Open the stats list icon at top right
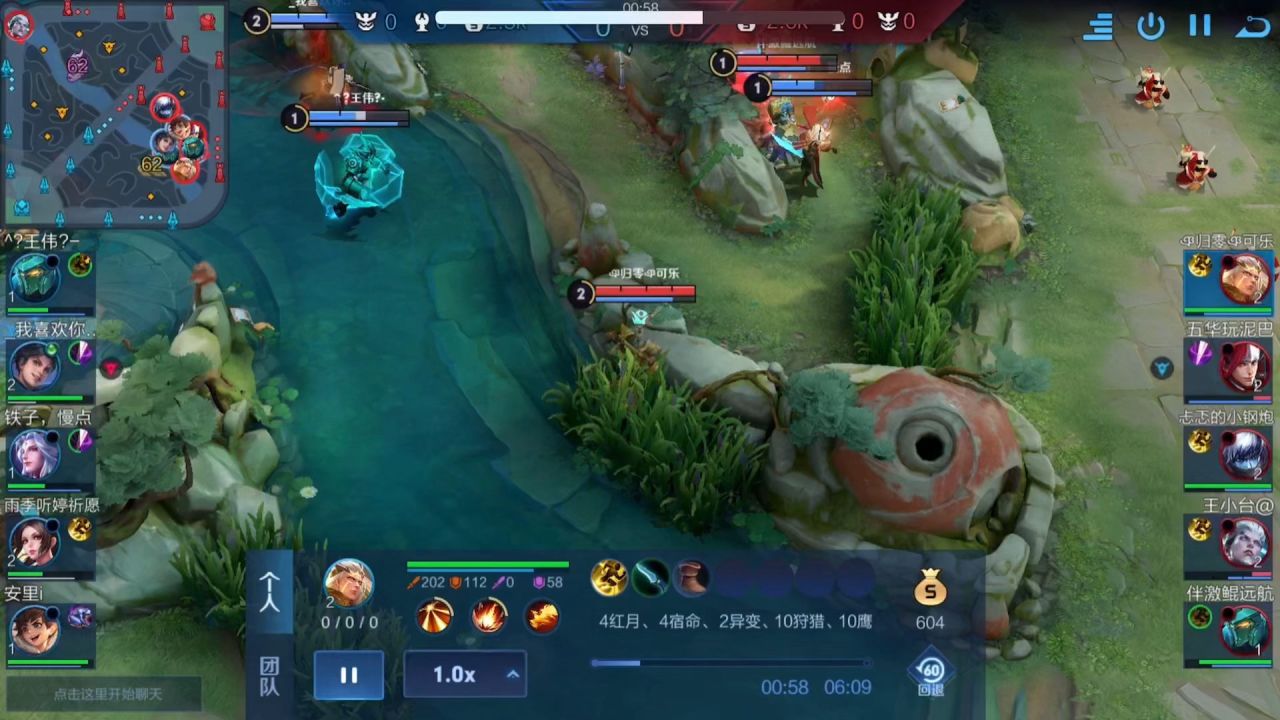1280x720 pixels. click(1098, 26)
